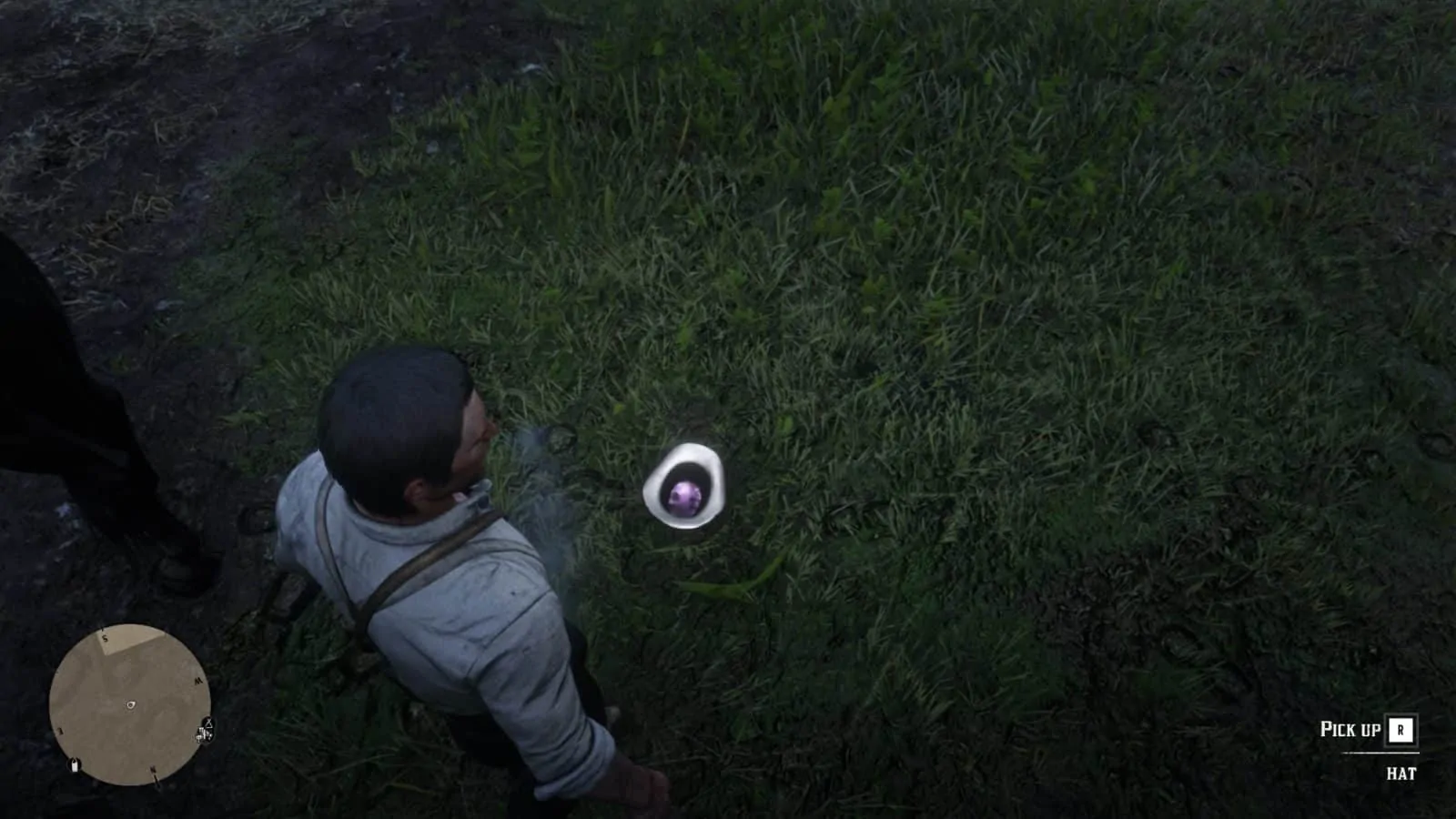This screenshot has width=1456, height=819.
Task: Click the camp marker icon on the minimap
Action: pos(208,723)
